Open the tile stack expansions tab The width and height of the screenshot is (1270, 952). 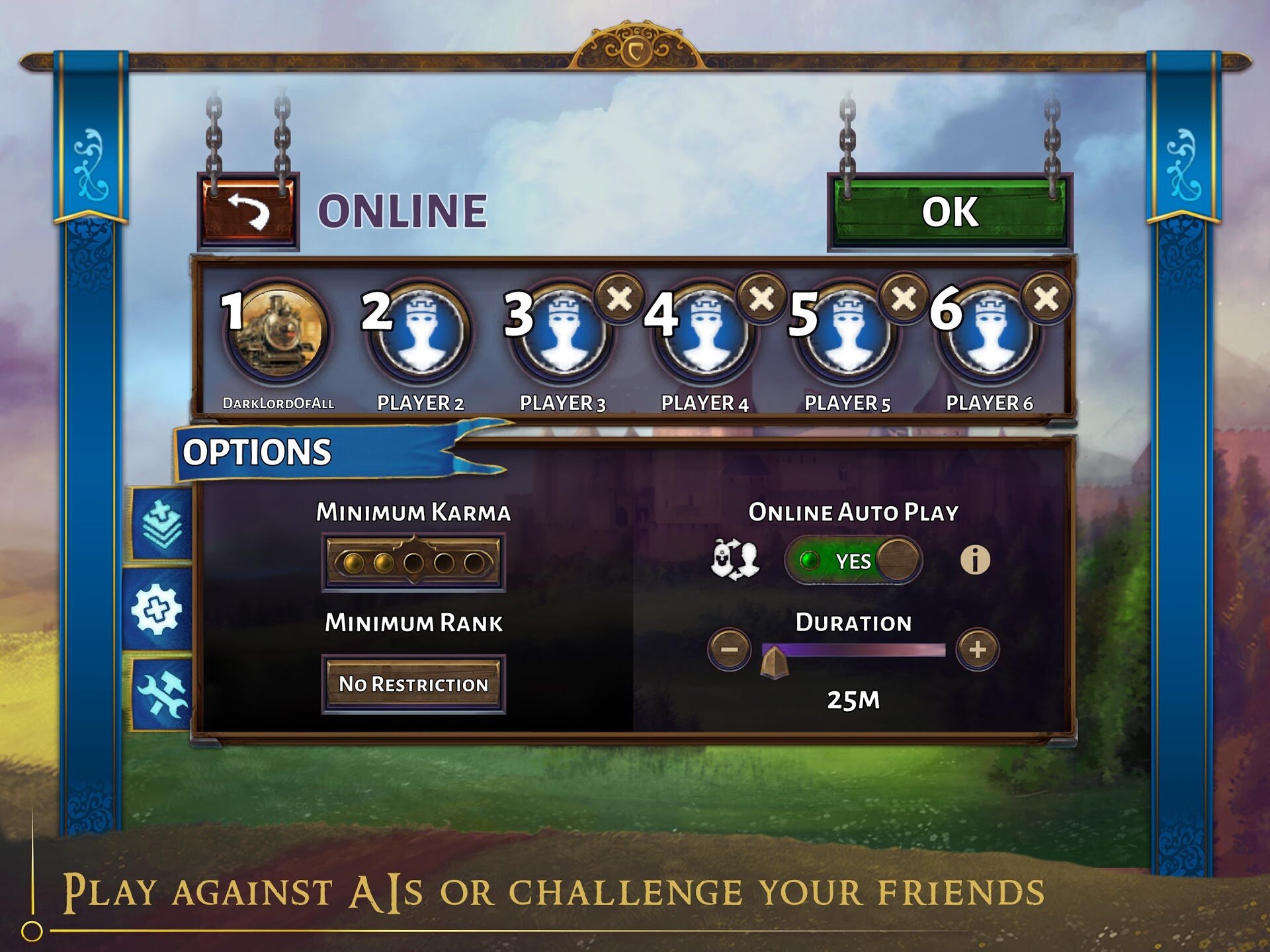coord(161,525)
